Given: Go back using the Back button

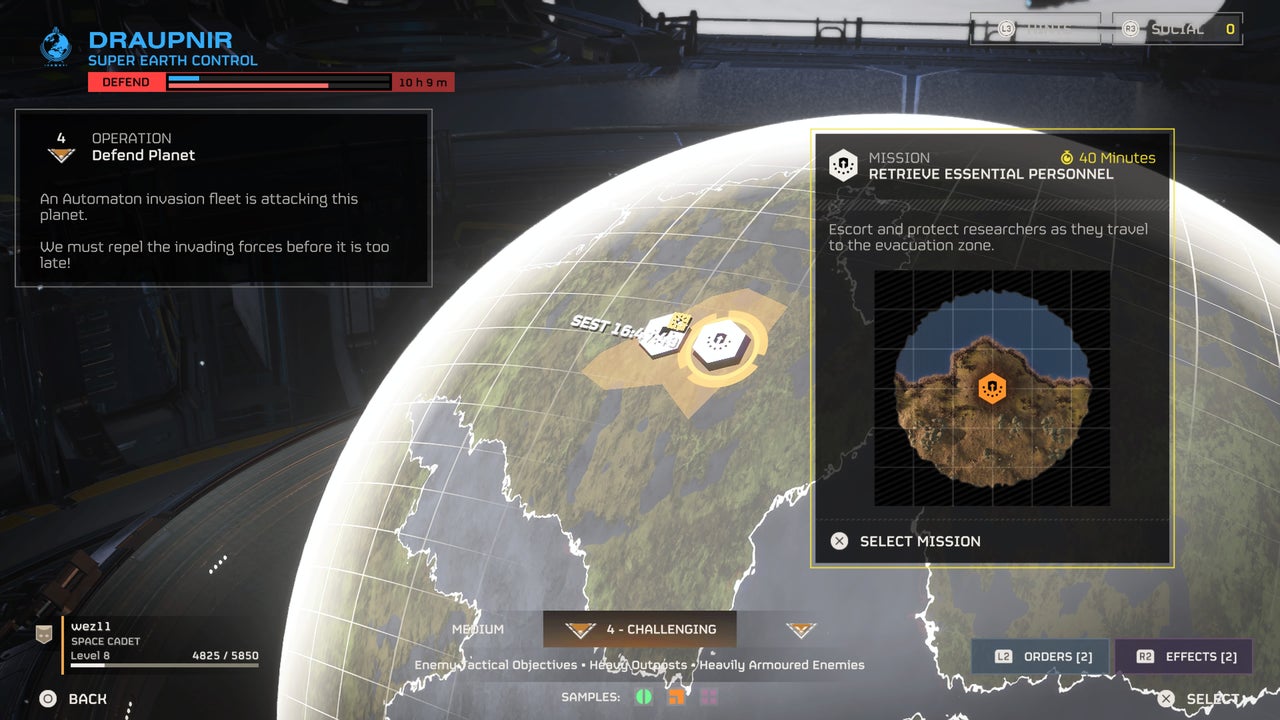Looking at the screenshot, I should [x=73, y=699].
